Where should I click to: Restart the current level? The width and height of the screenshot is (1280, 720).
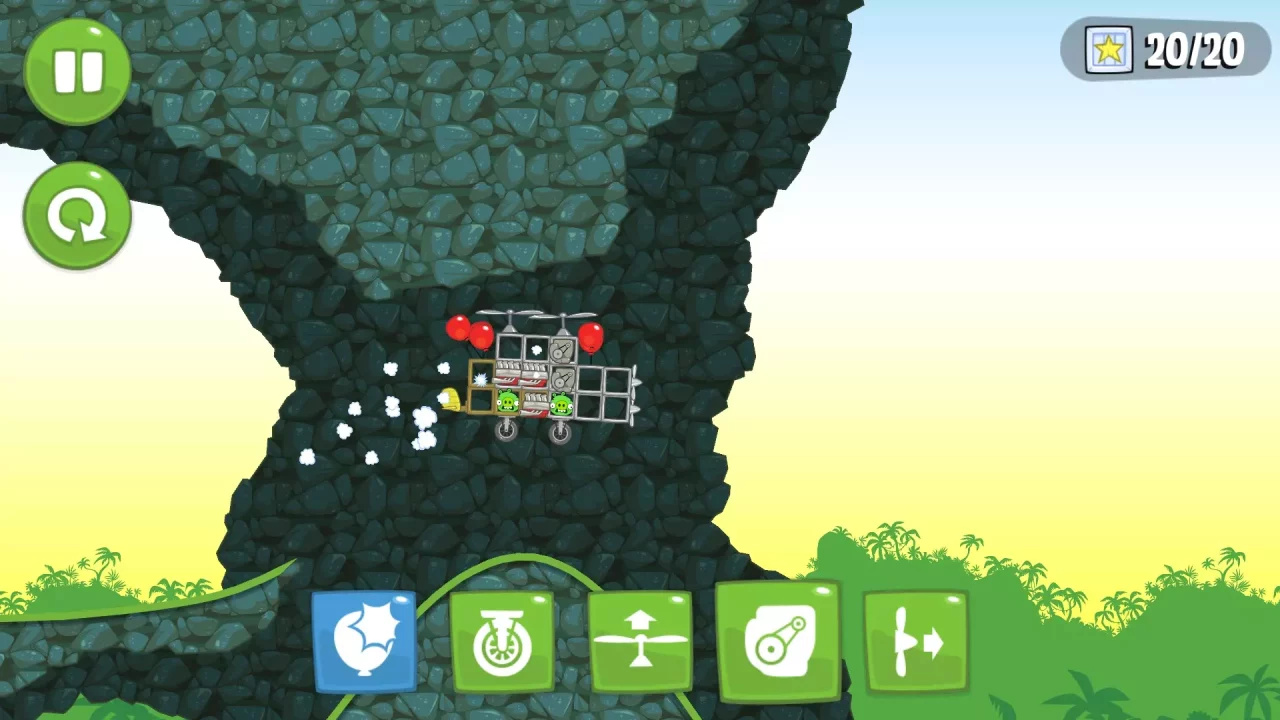click(76, 215)
